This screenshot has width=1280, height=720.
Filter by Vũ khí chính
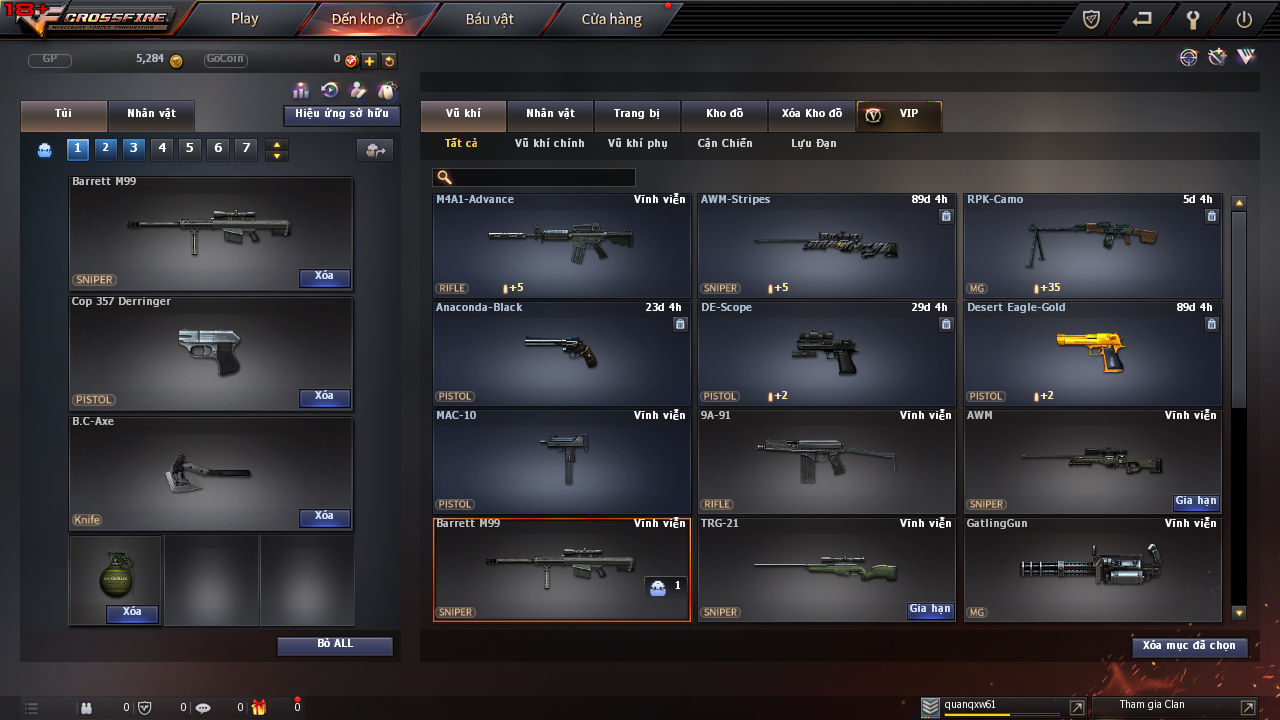click(549, 144)
